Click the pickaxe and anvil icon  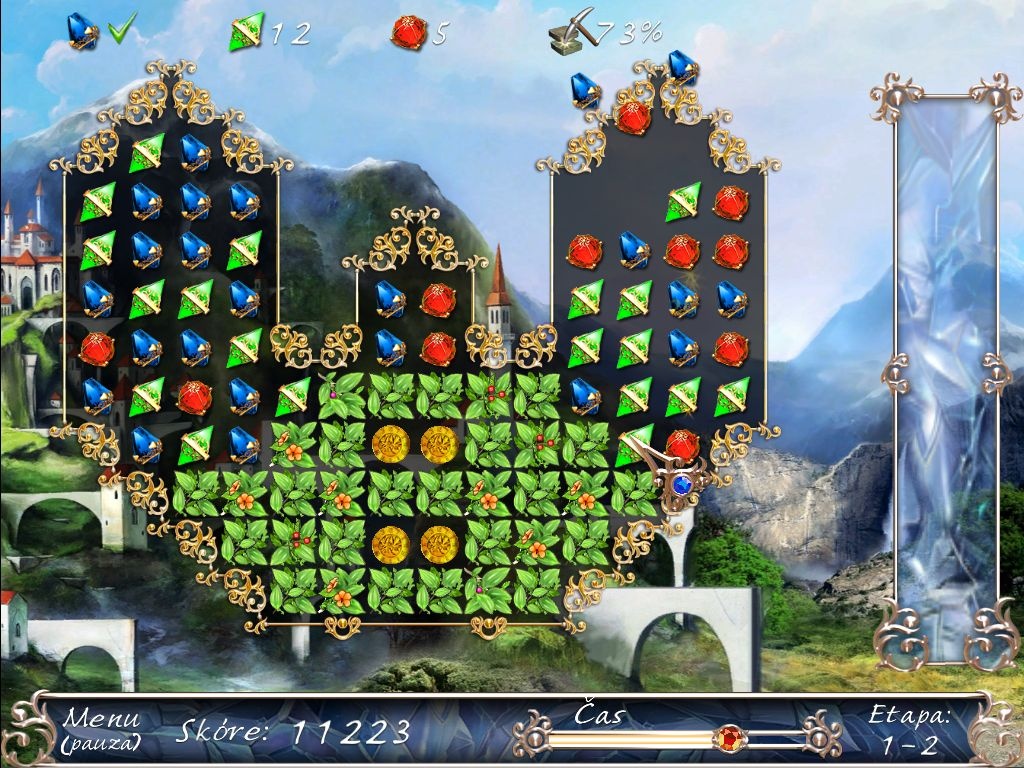pyautogui.click(x=569, y=33)
